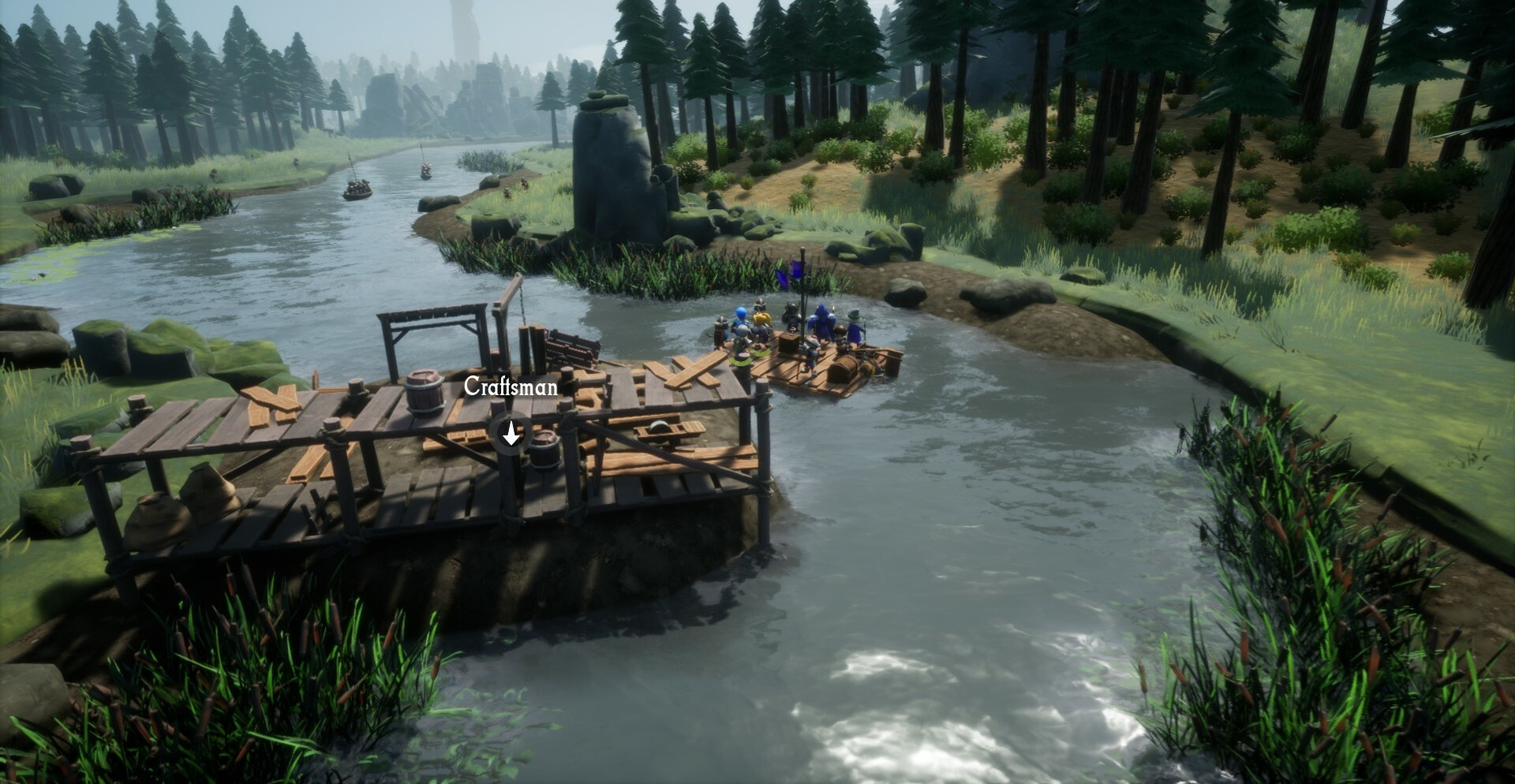This screenshot has width=1515, height=784.
Task: Select the Craftsman location marker arrow
Action: 511,433
